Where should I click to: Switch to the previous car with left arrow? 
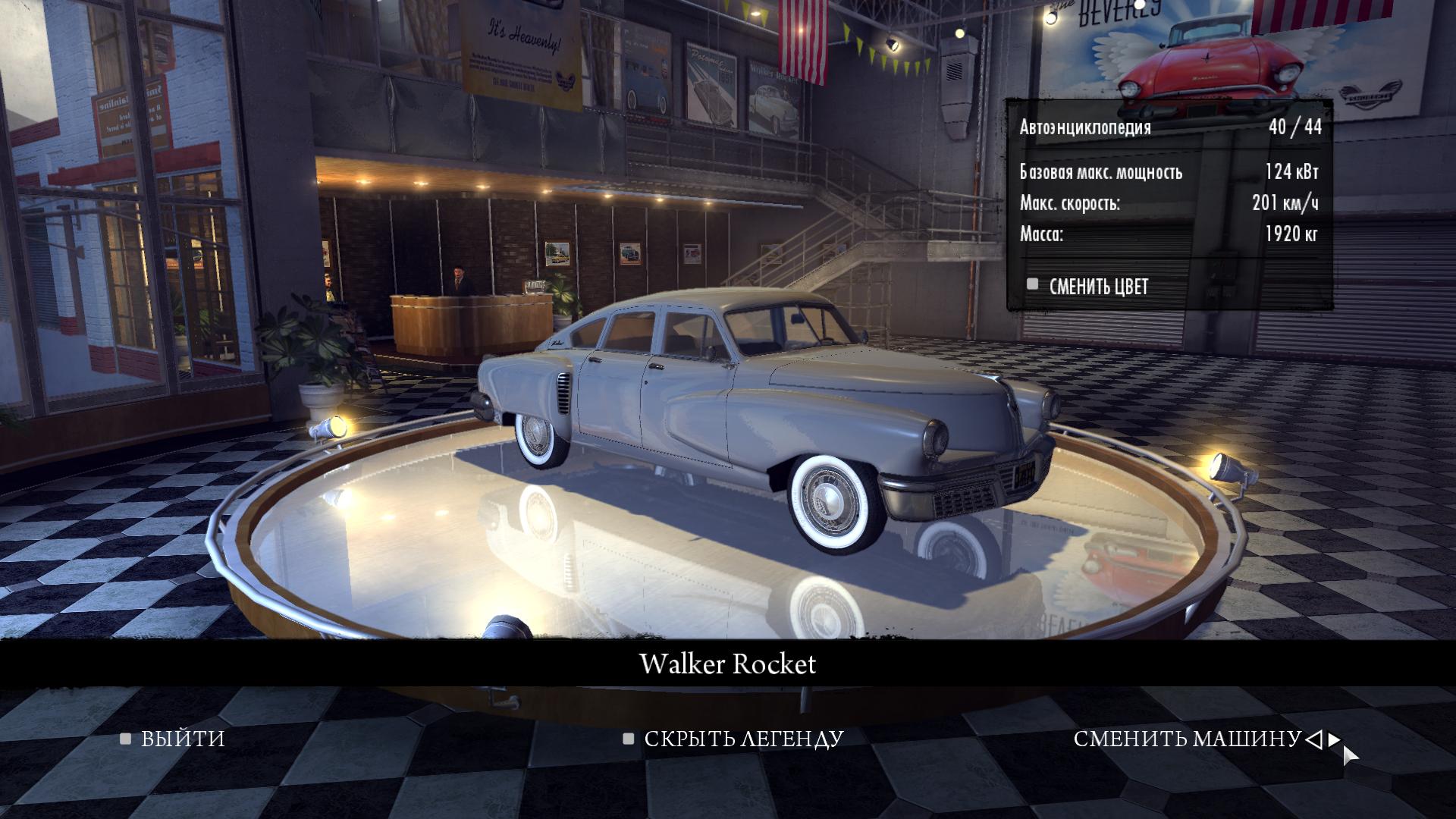tap(1314, 739)
